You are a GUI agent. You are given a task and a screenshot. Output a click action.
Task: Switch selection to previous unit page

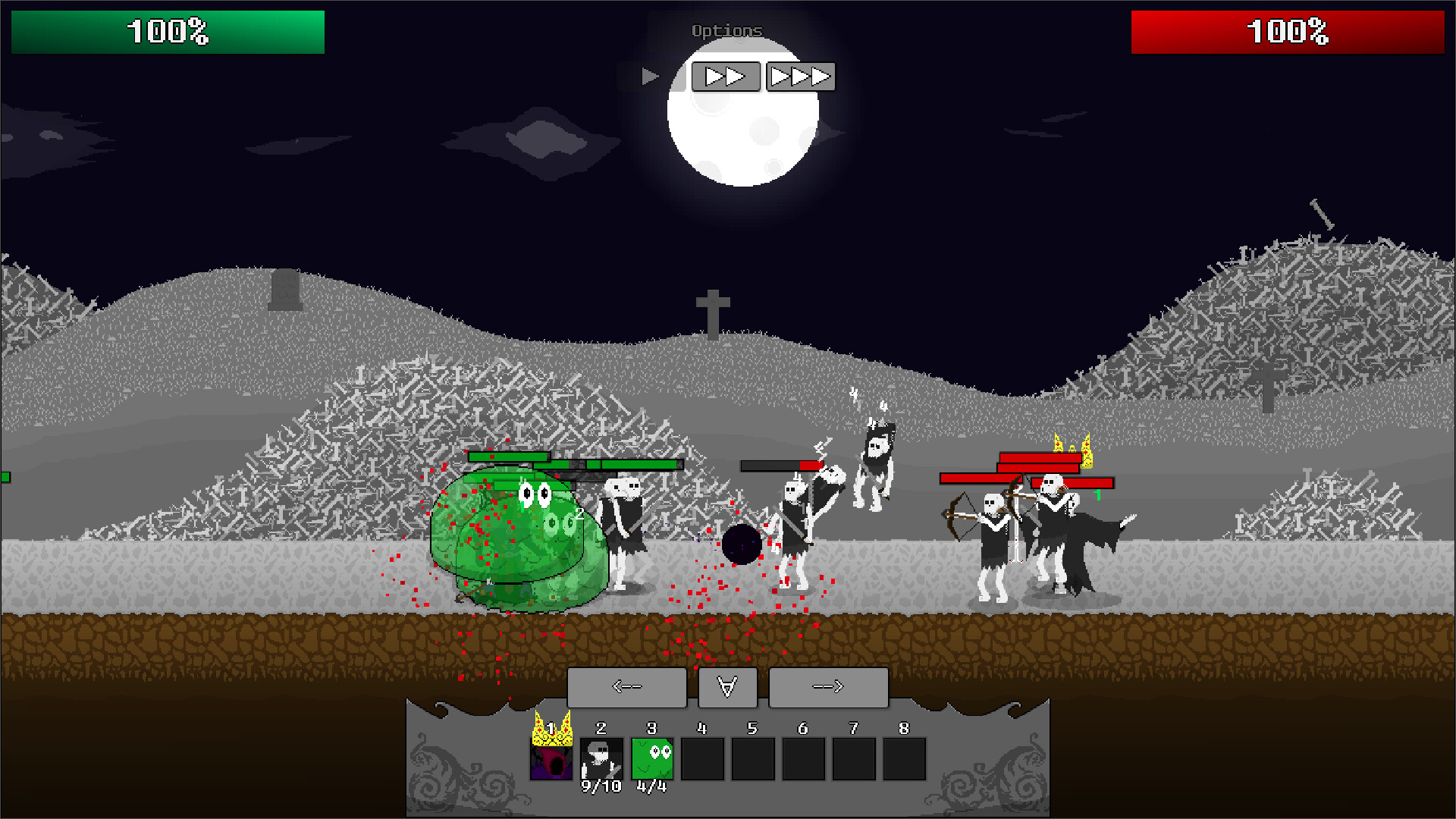tap(627, 687)
